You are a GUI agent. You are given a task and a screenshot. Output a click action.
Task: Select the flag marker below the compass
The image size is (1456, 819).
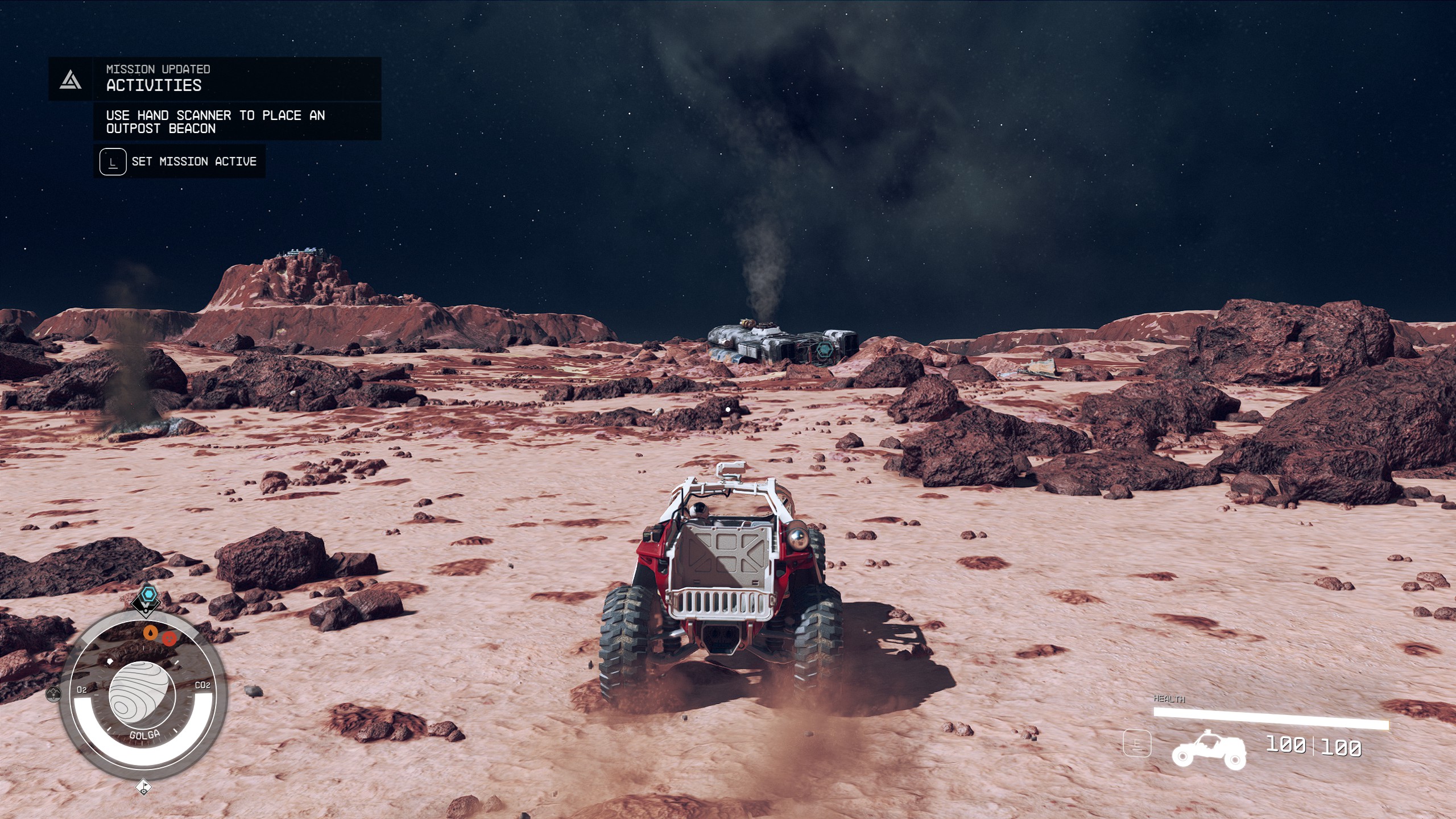pos(144,787)
